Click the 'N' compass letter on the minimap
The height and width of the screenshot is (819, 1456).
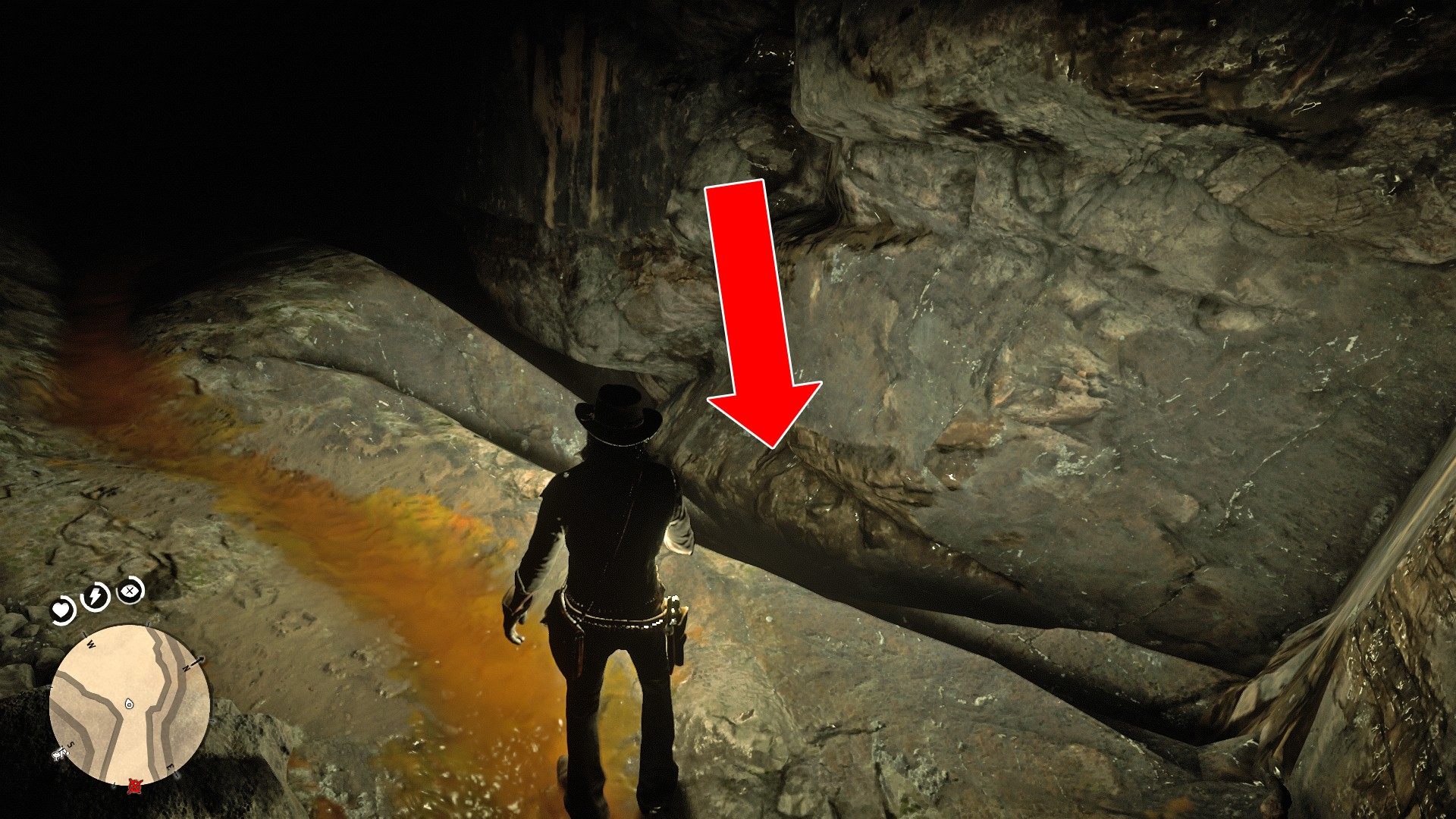tap(187, 667)
